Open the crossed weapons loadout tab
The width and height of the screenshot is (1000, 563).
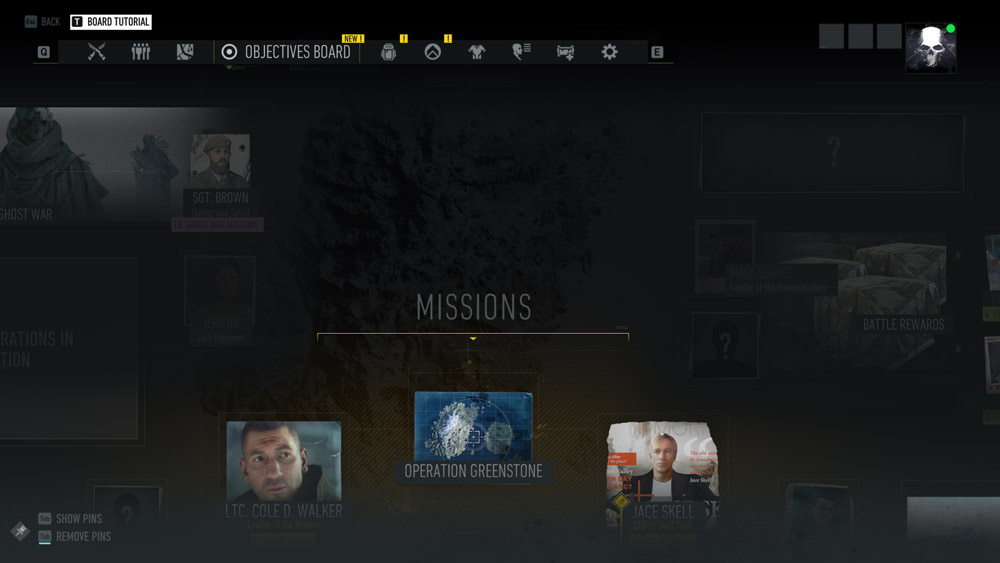coord(96,52)
